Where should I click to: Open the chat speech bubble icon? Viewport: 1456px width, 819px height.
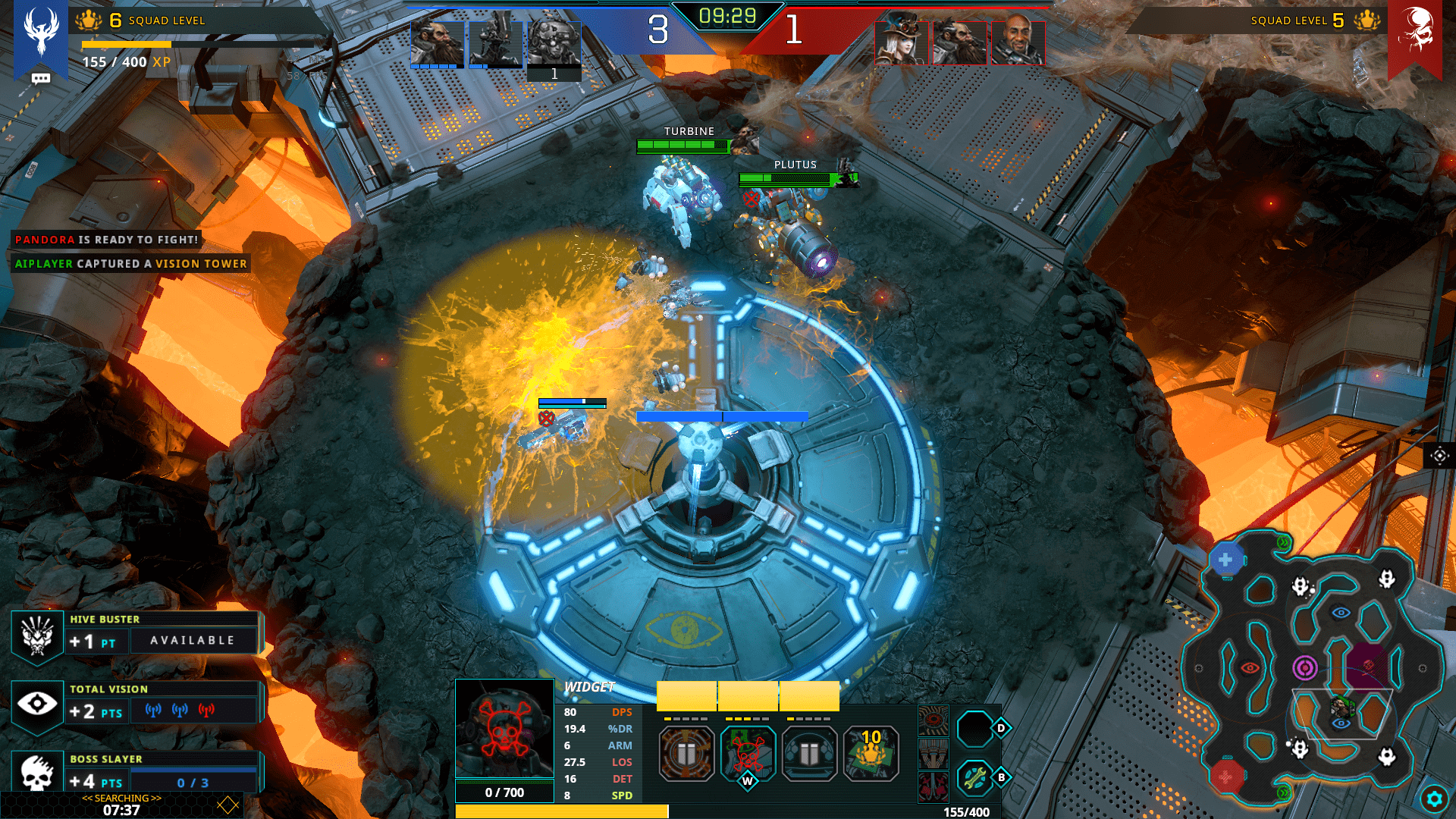pyautogui.click(x=41, y=78)
